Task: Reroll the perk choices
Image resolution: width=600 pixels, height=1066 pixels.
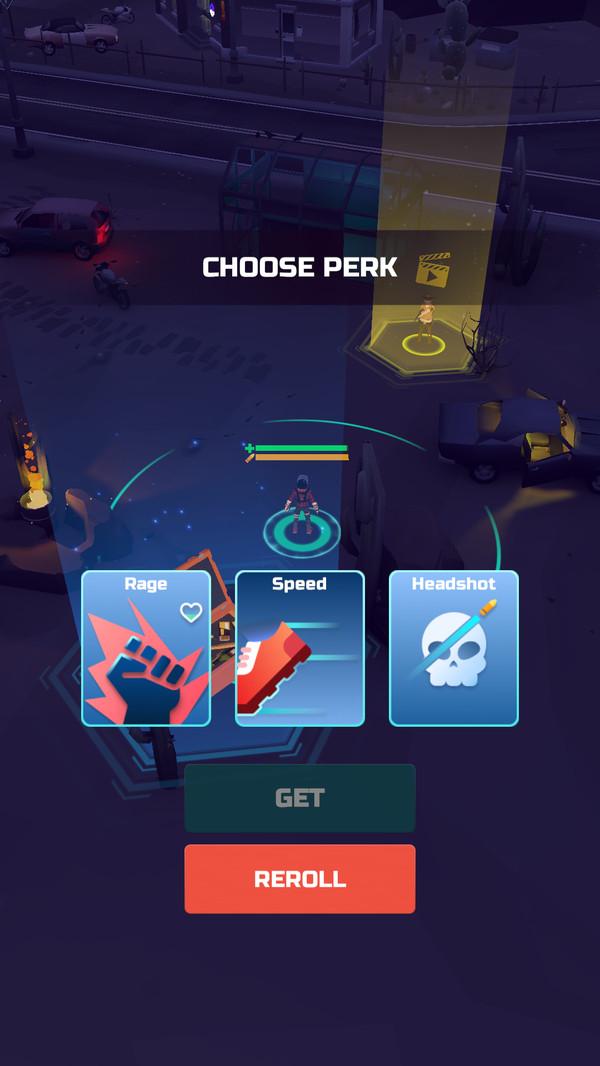Action: point(299,879)
